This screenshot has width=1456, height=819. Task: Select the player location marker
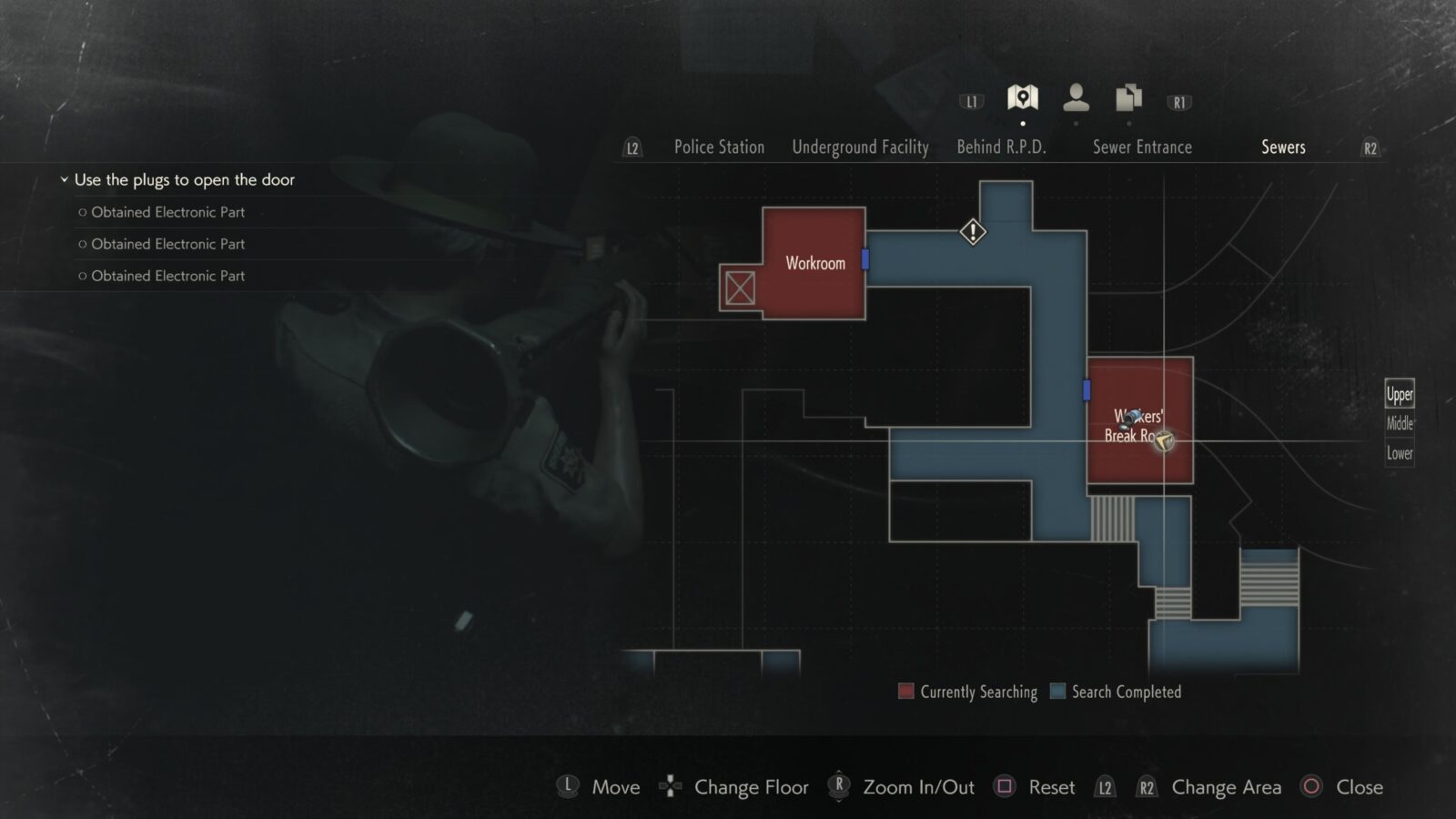pos(1166,443)
